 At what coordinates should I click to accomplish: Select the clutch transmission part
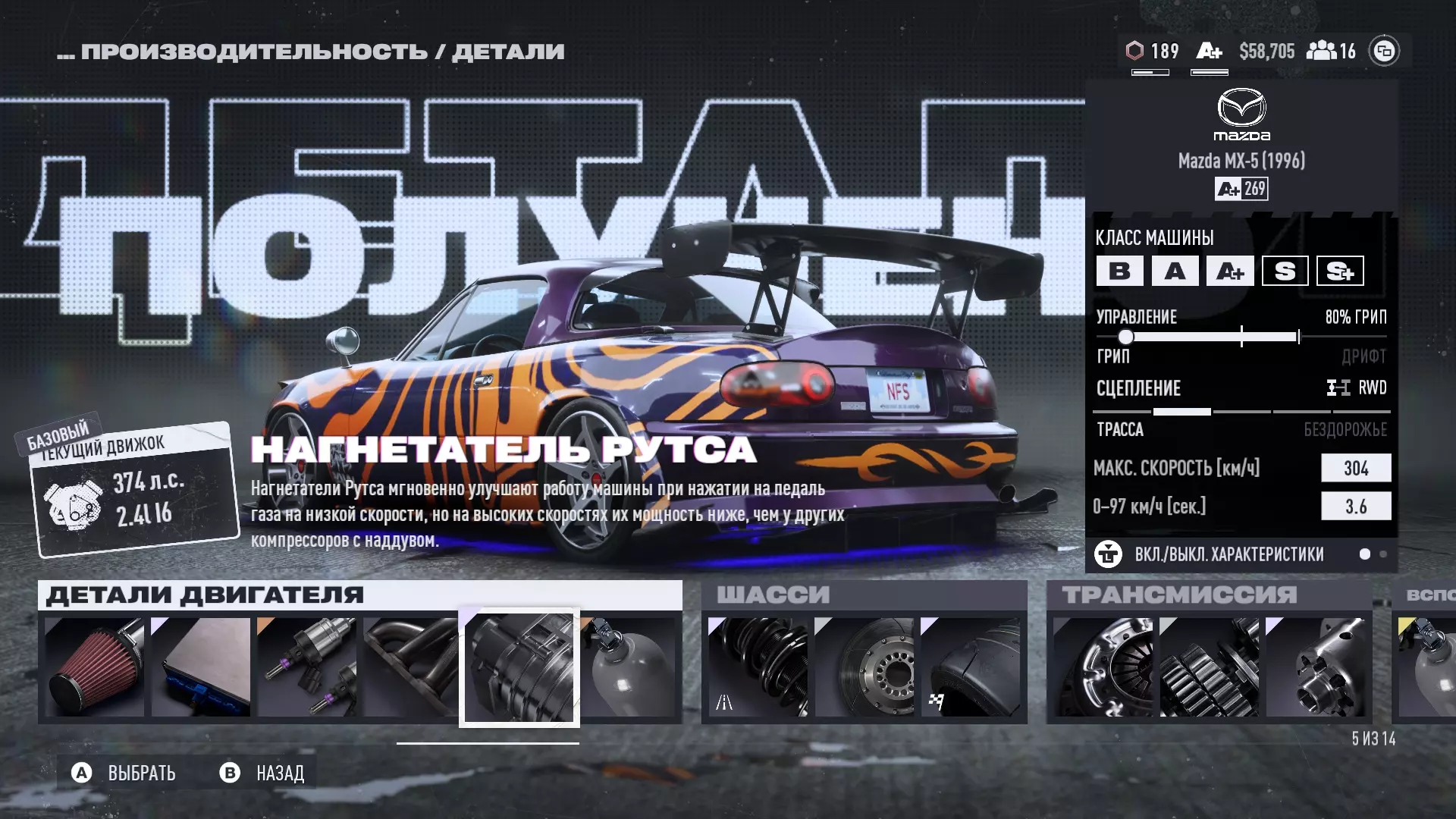1103,667
